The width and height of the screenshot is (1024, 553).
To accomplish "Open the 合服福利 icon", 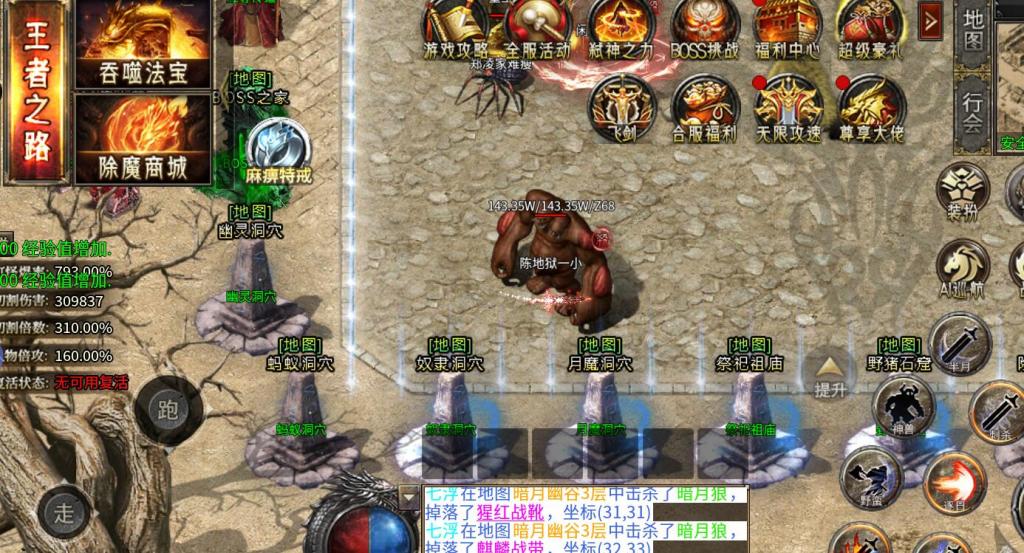I will tap(704, 108).
